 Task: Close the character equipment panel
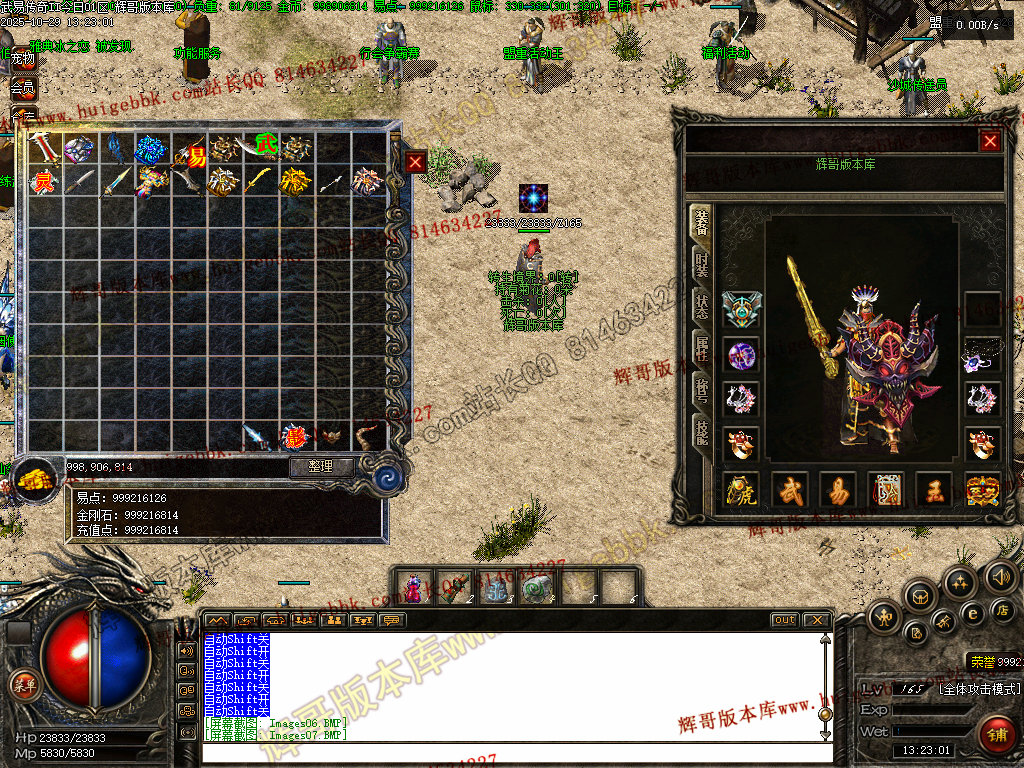click(x=990, y=142)
